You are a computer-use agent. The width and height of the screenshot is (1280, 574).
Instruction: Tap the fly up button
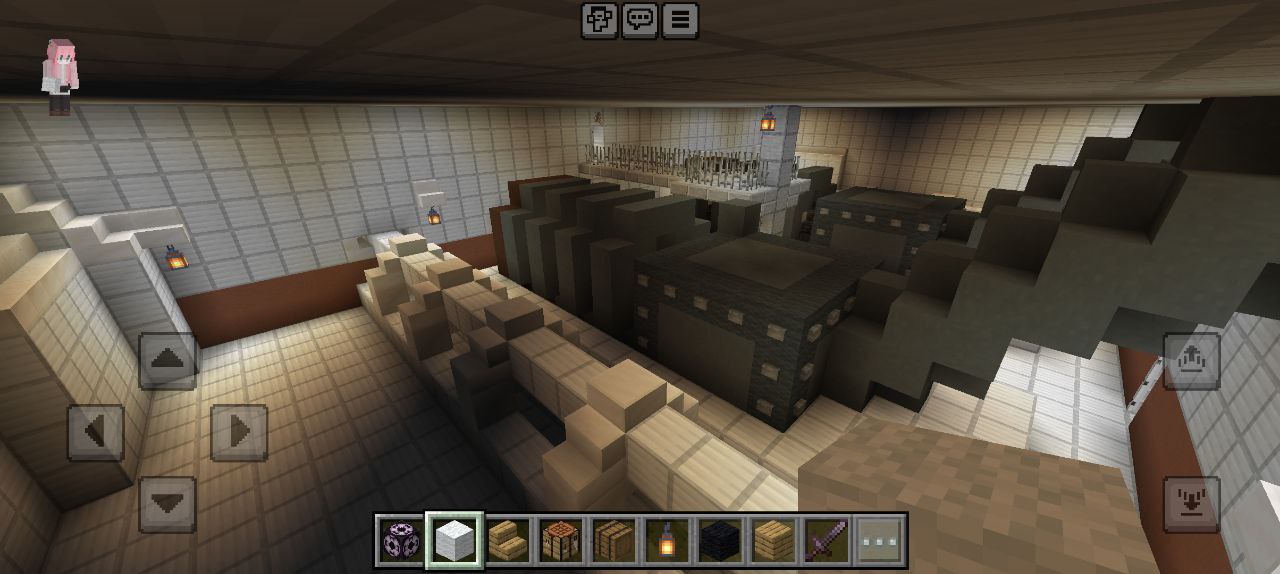[1191, 361]
